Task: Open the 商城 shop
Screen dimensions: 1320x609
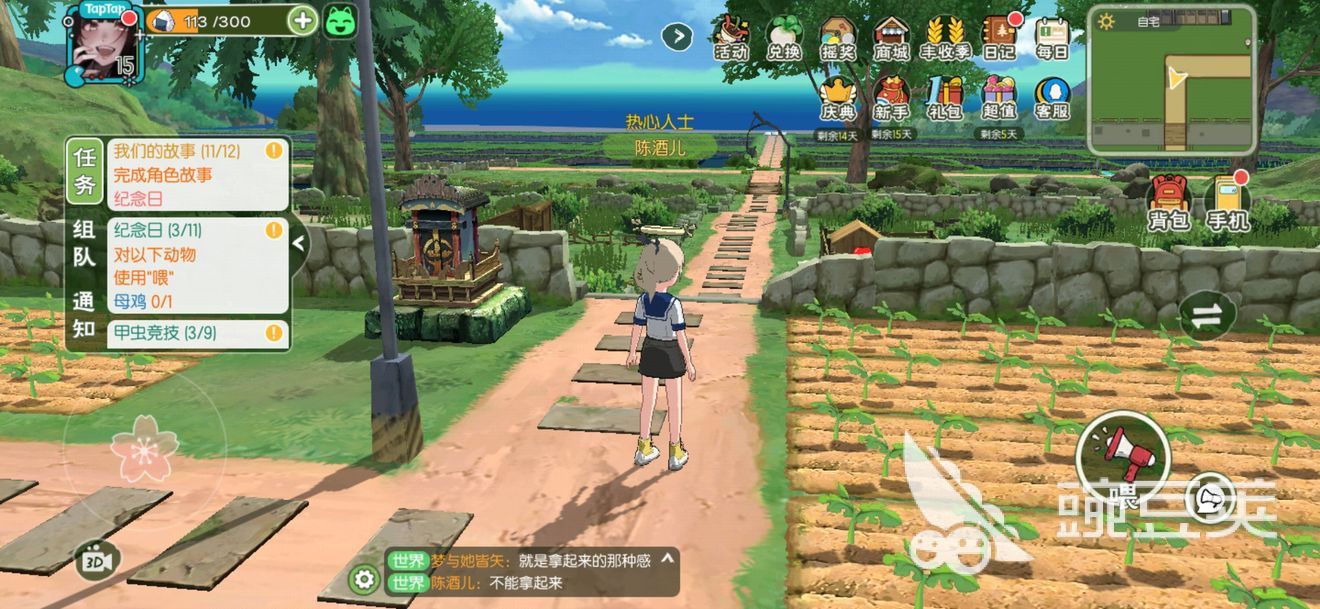Action: coord(891,38)
